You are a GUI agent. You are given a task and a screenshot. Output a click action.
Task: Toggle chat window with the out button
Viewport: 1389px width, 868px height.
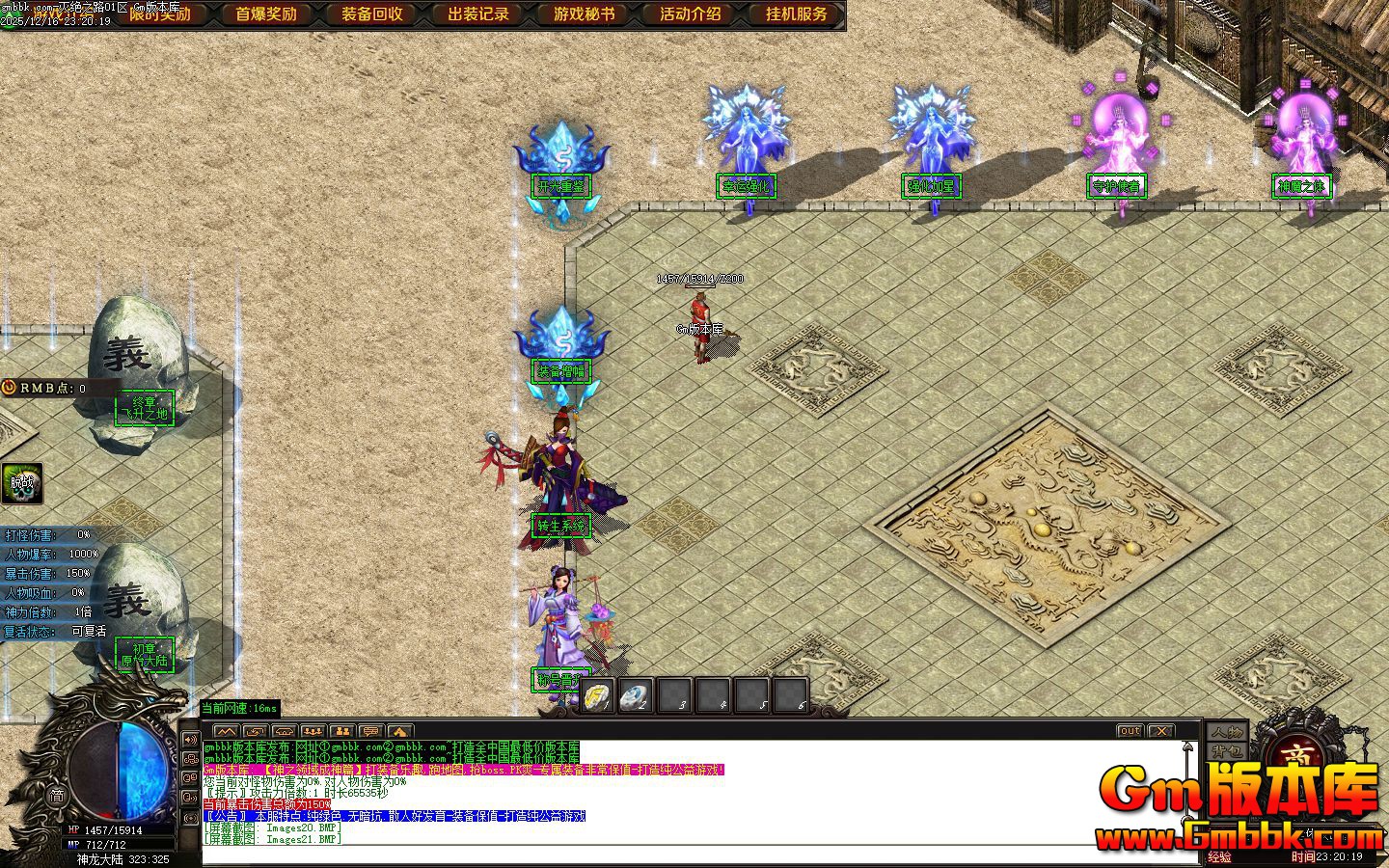[x=1129, y=730]
